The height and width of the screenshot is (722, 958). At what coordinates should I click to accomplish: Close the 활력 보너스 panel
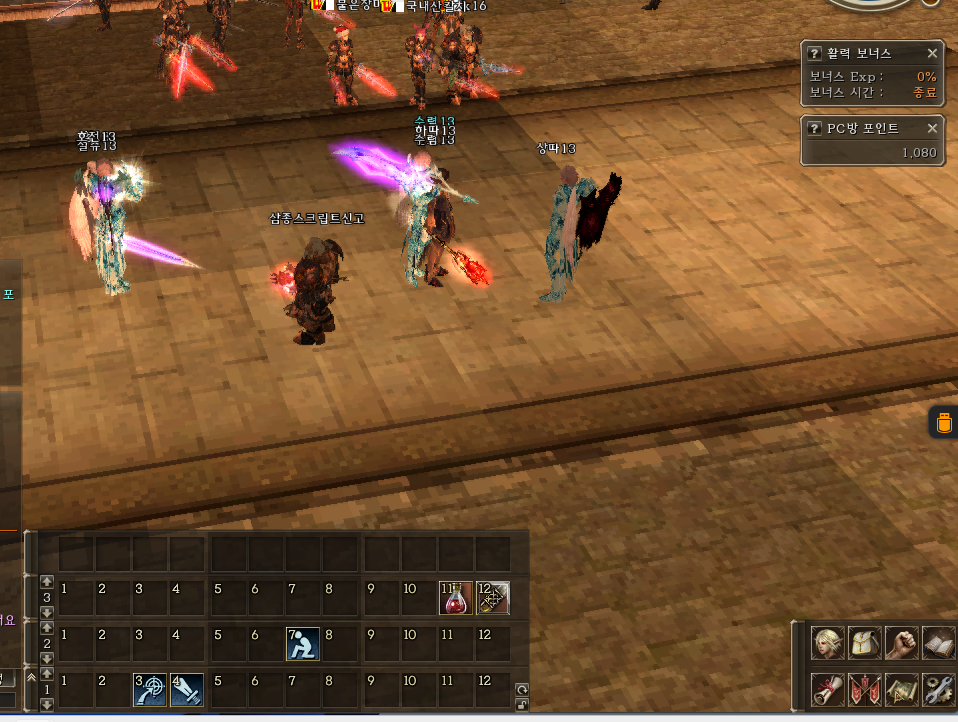(x=932, y=53)
